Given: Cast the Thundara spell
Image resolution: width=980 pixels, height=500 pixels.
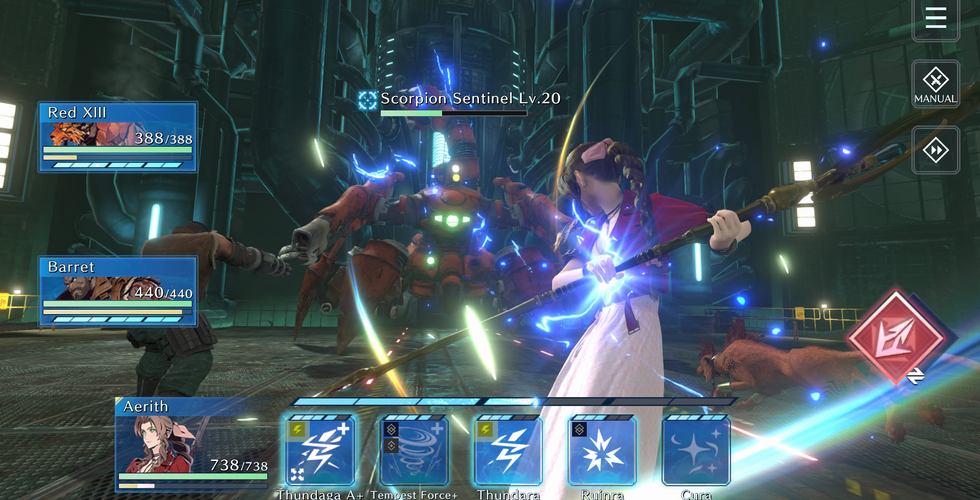Looking at the screenshot, I should click(507, 450).
